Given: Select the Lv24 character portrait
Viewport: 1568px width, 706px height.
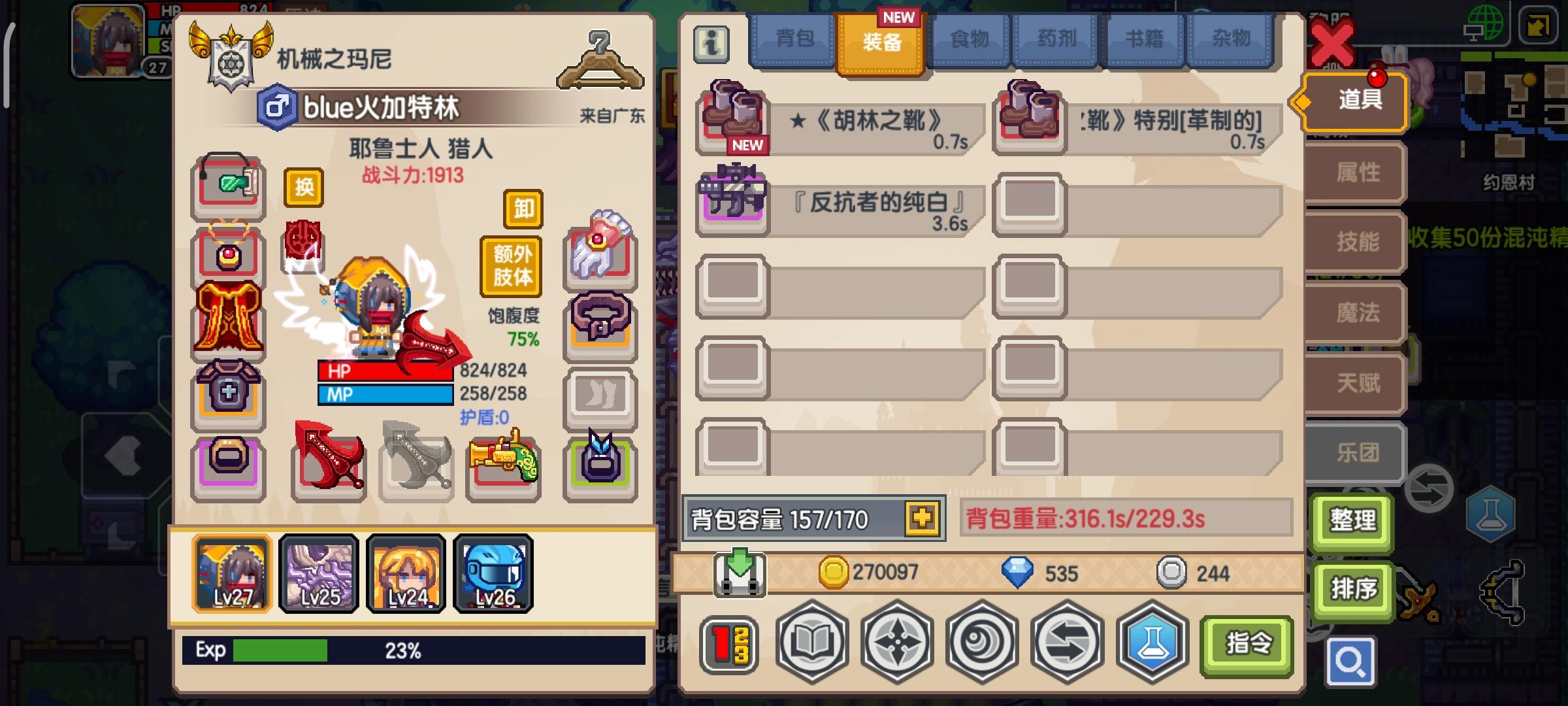Looking at the screenshot, I should pos(405,574).
